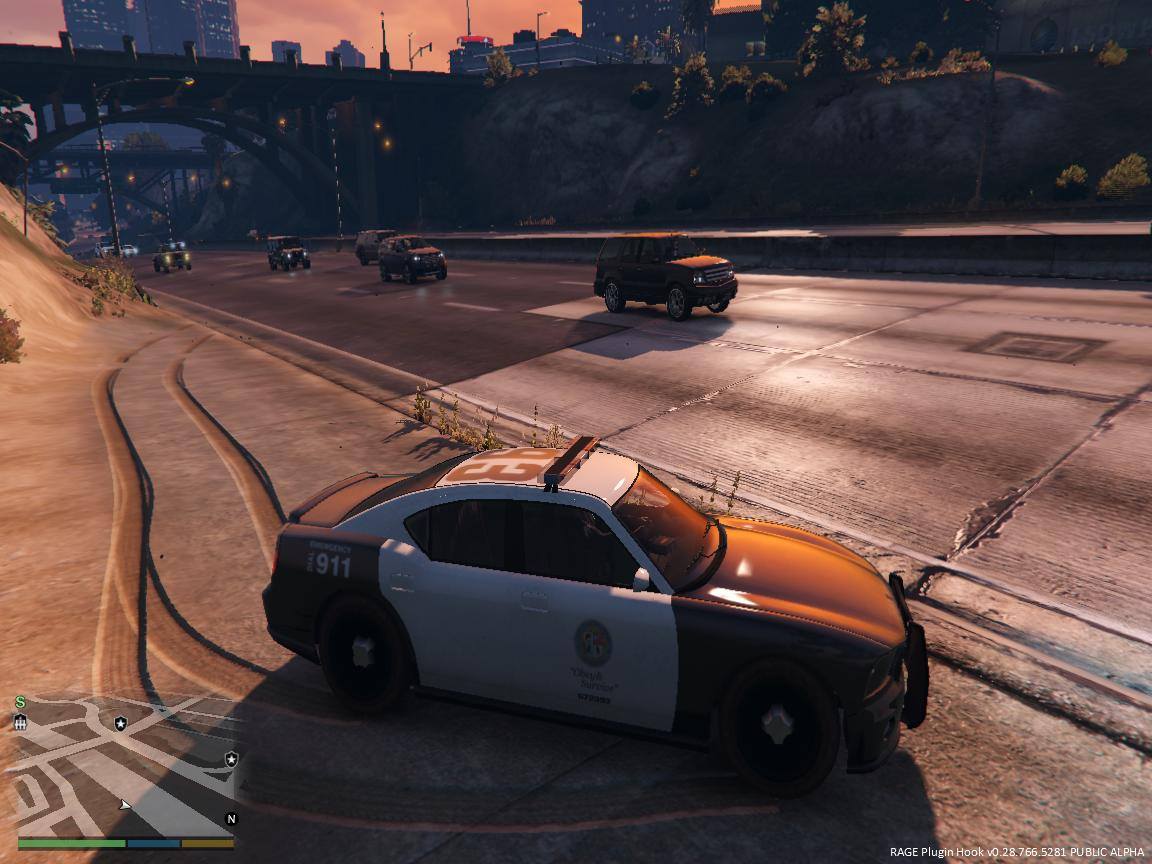This screenshot has width=1152, height=864.
Task: Select the police shield blip nearest the N marker
Action: (231, 758)
